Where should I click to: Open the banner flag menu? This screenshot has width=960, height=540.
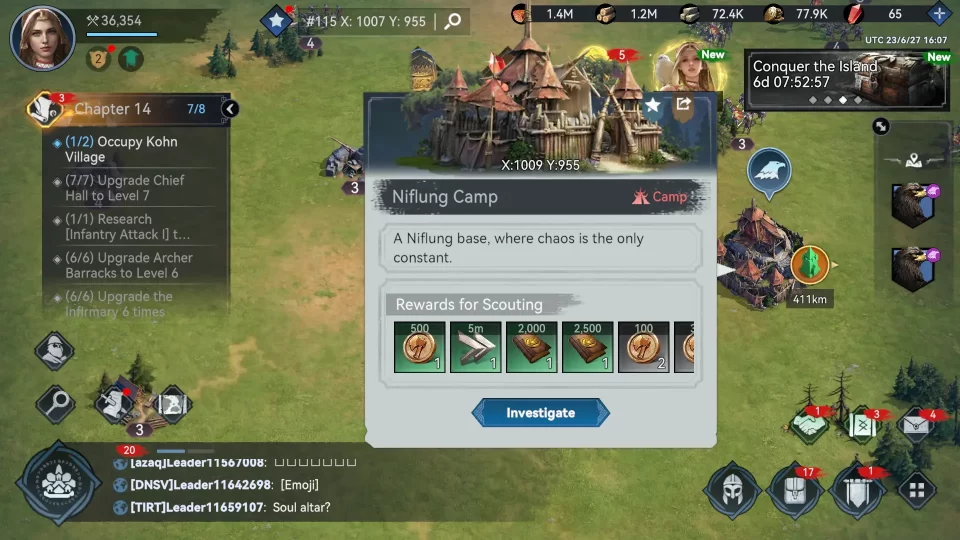(x=857, y=490)
